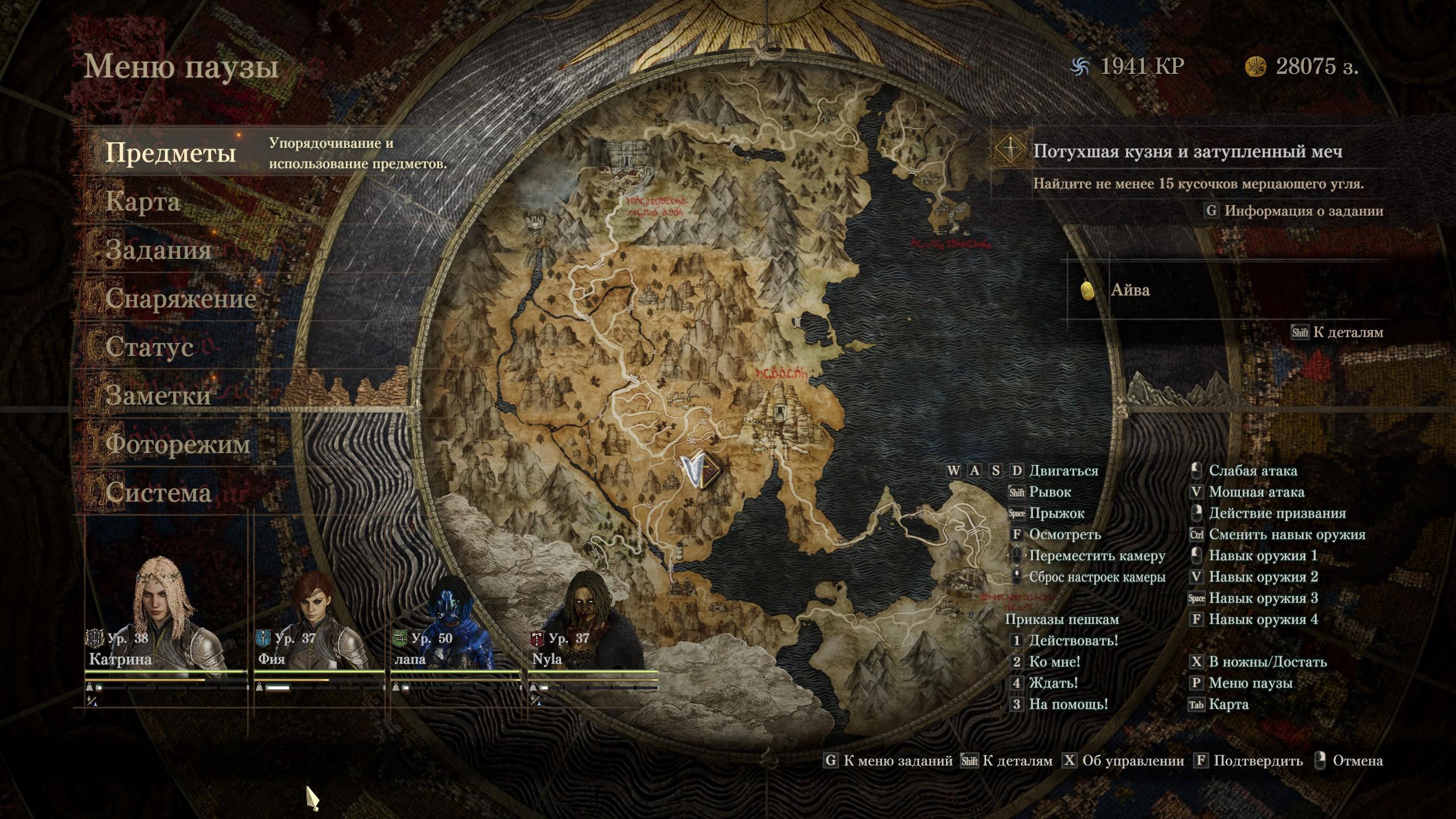The height and width of the screenshot is (819, 1456).
Task: Click the player marker on the world map
Action: pyautogui.click(x=700, y=471)
